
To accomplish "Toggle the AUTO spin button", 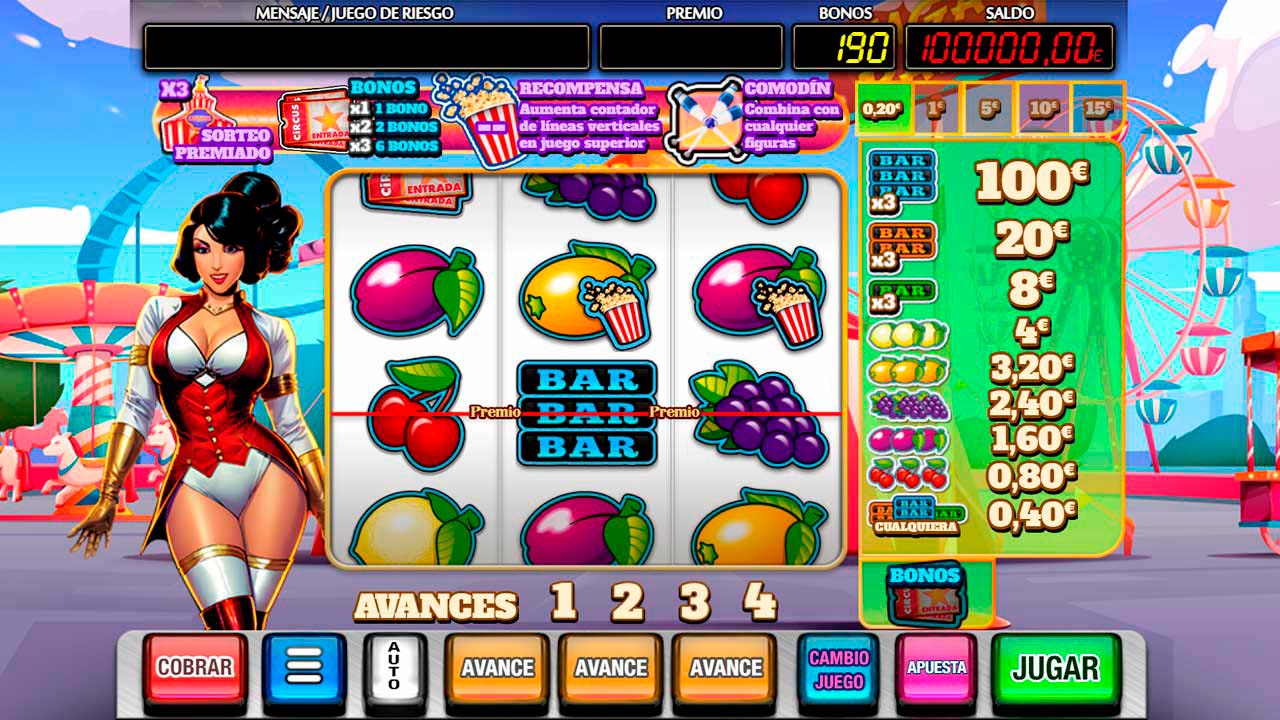I will pos(394,667).
